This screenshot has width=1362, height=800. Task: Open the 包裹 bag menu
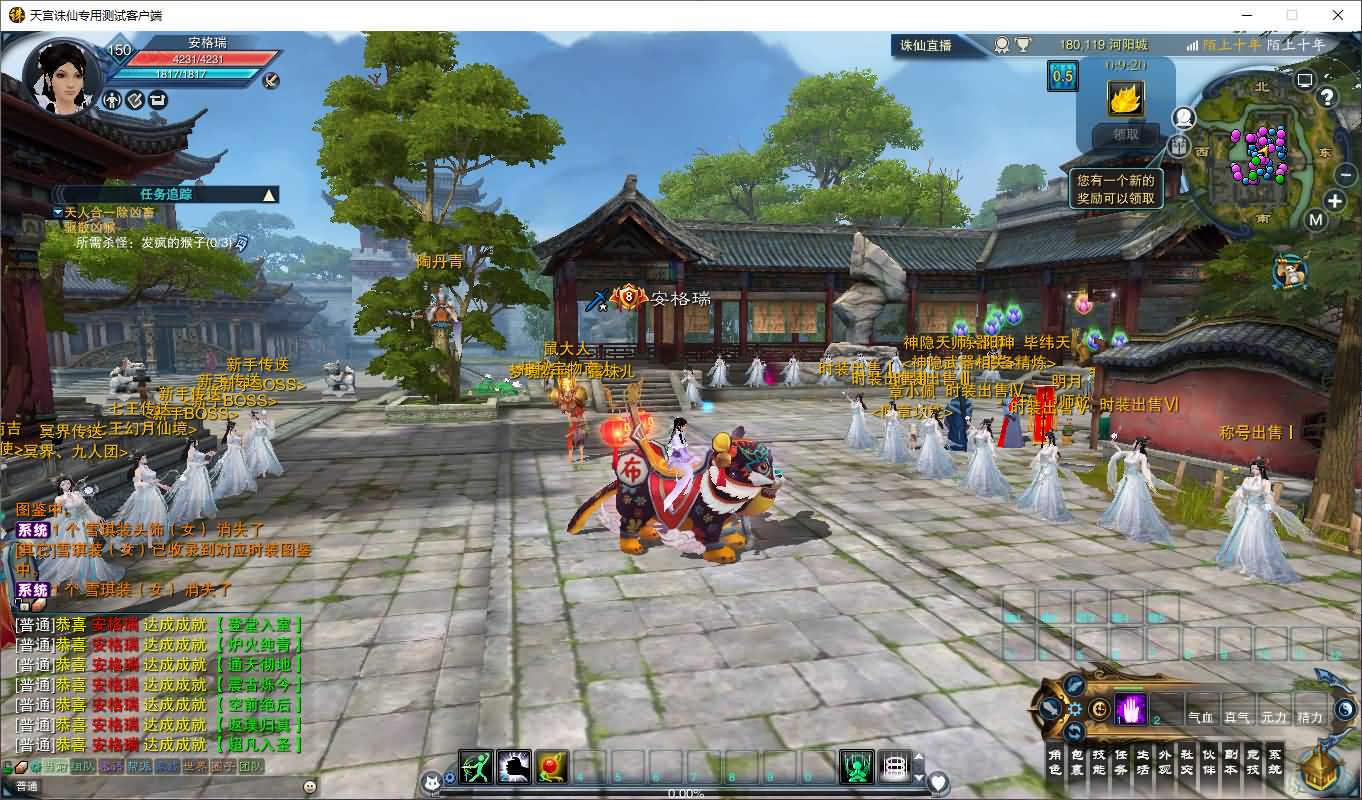click(x=1076, y=762)
